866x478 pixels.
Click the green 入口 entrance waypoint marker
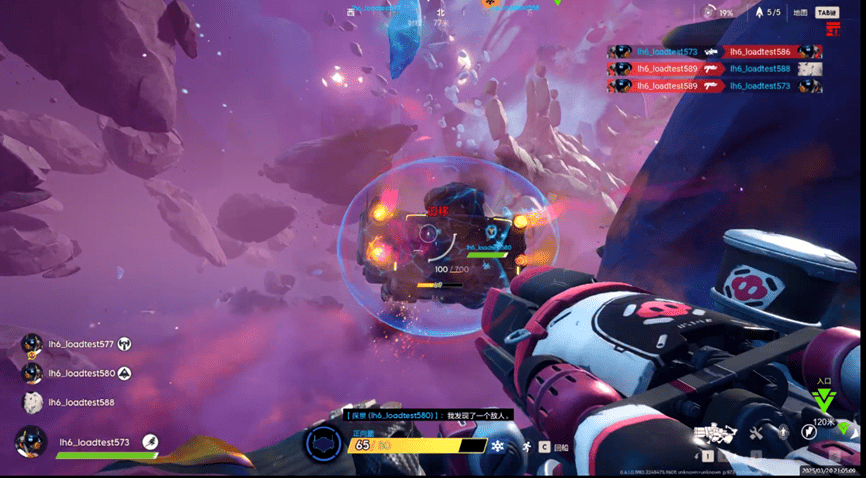click(x=824, y=400)
